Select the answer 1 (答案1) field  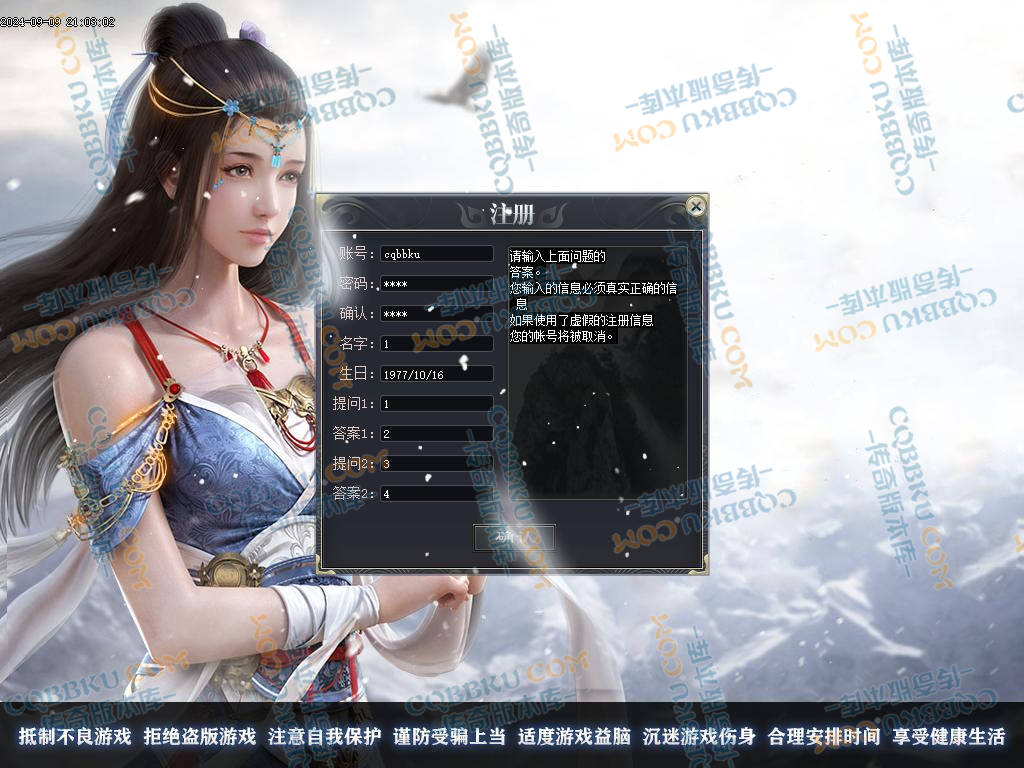click(x=437, y=434)
